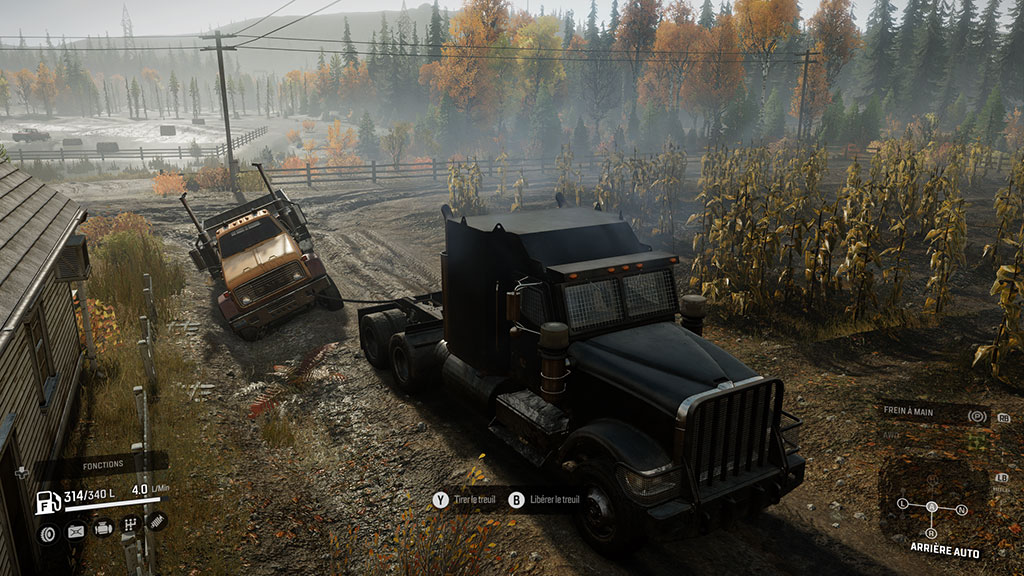
Task: Click the gearbox status icon
Action: pyautogui.click(x=130, y=525)
